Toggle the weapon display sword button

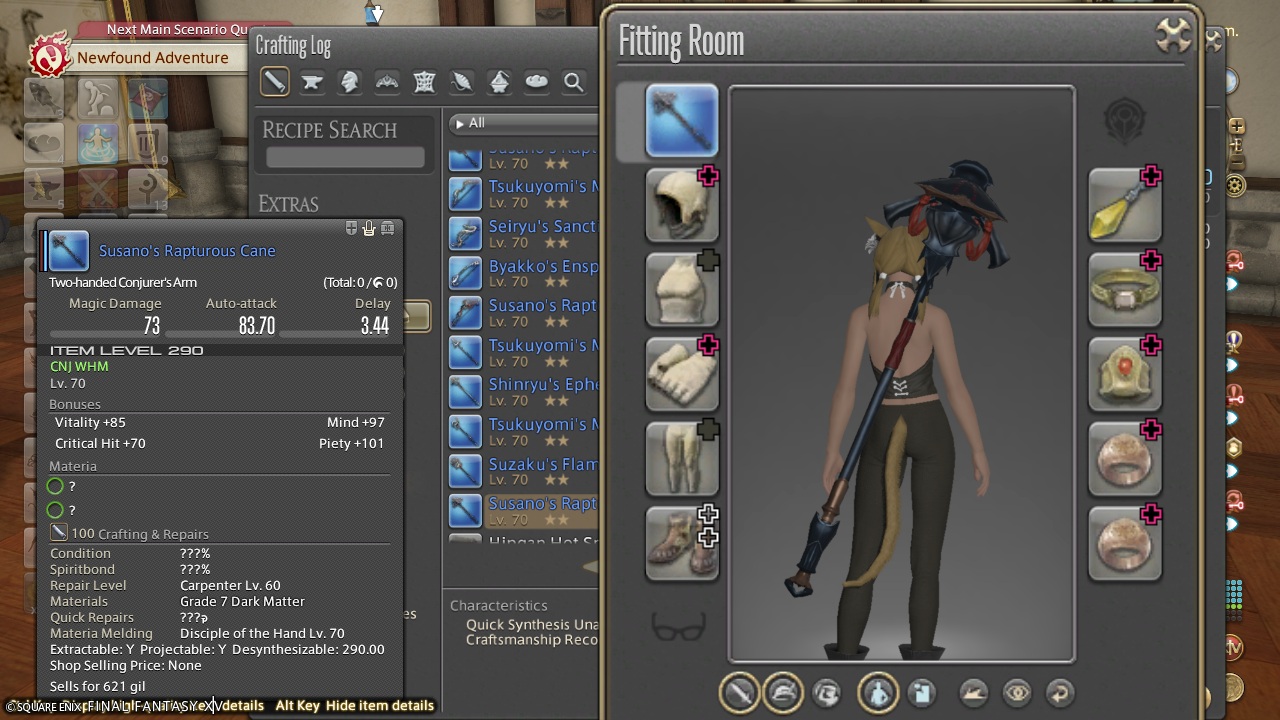[x=740, y=692]
